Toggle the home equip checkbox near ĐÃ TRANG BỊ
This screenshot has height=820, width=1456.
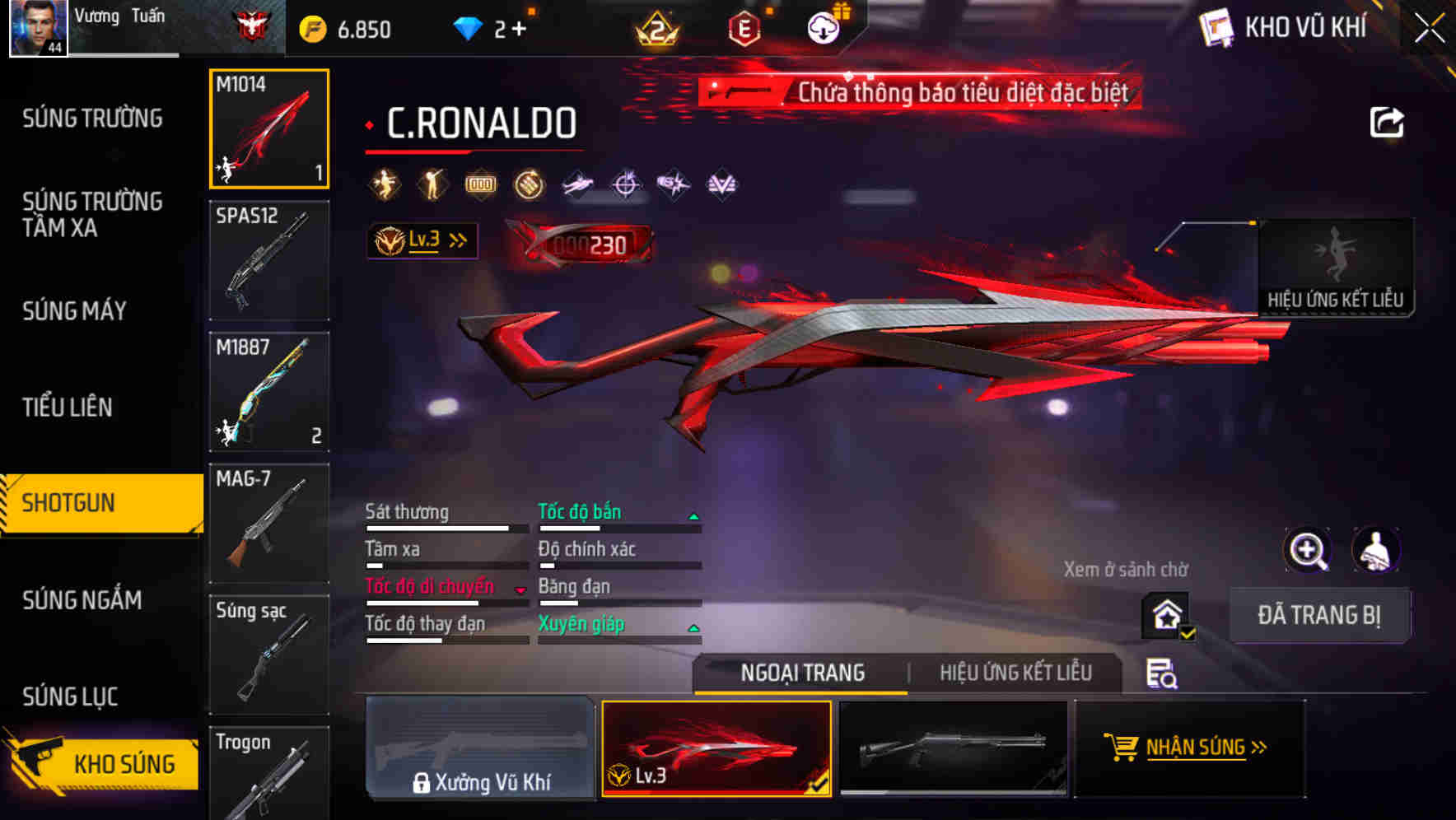pos(1166,616)
